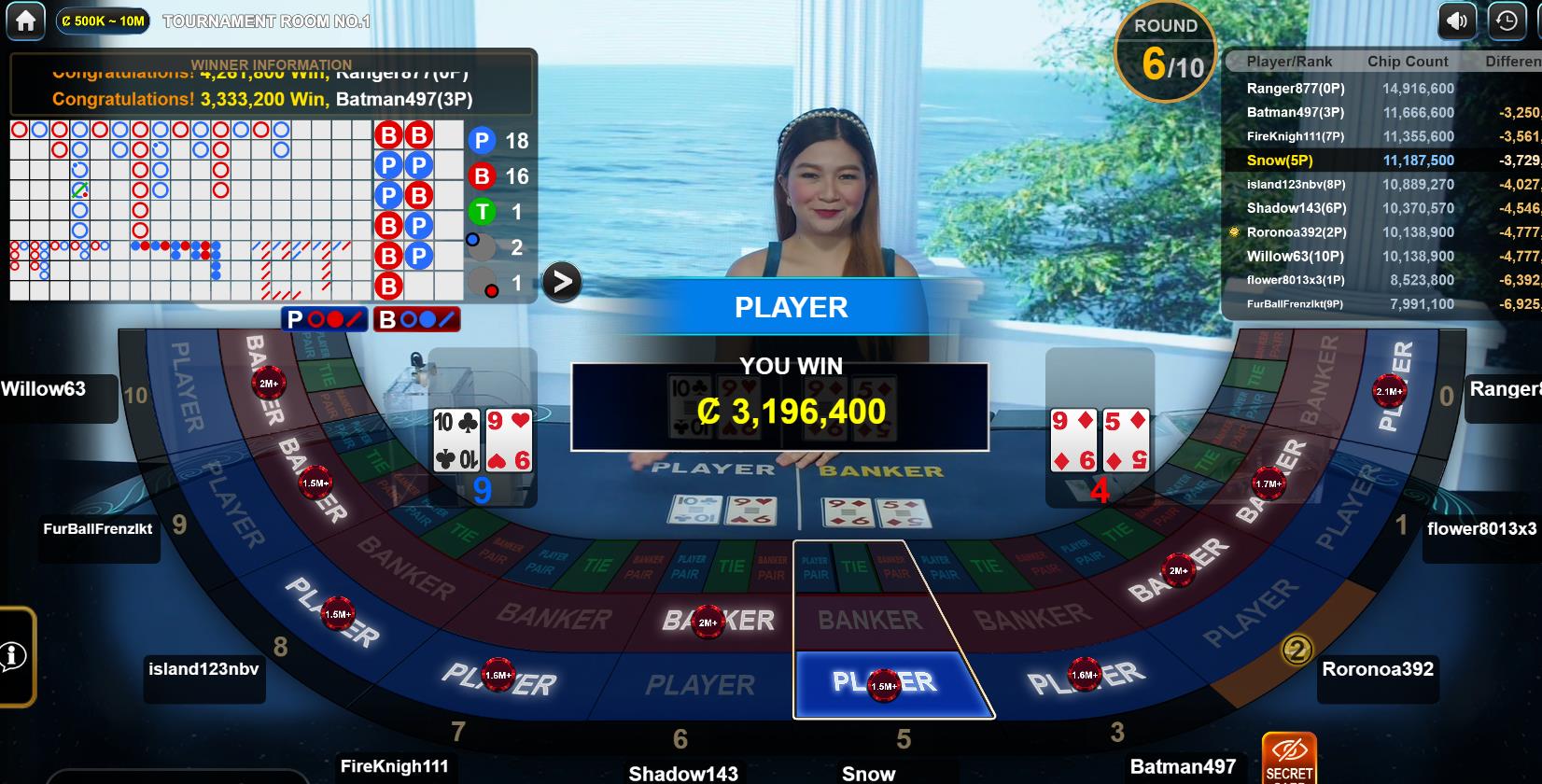Click the FurBallFrenzIkt ranking row
Image resolution: width=1542 pixels, height=784 pixels.
pos(1381,304)
